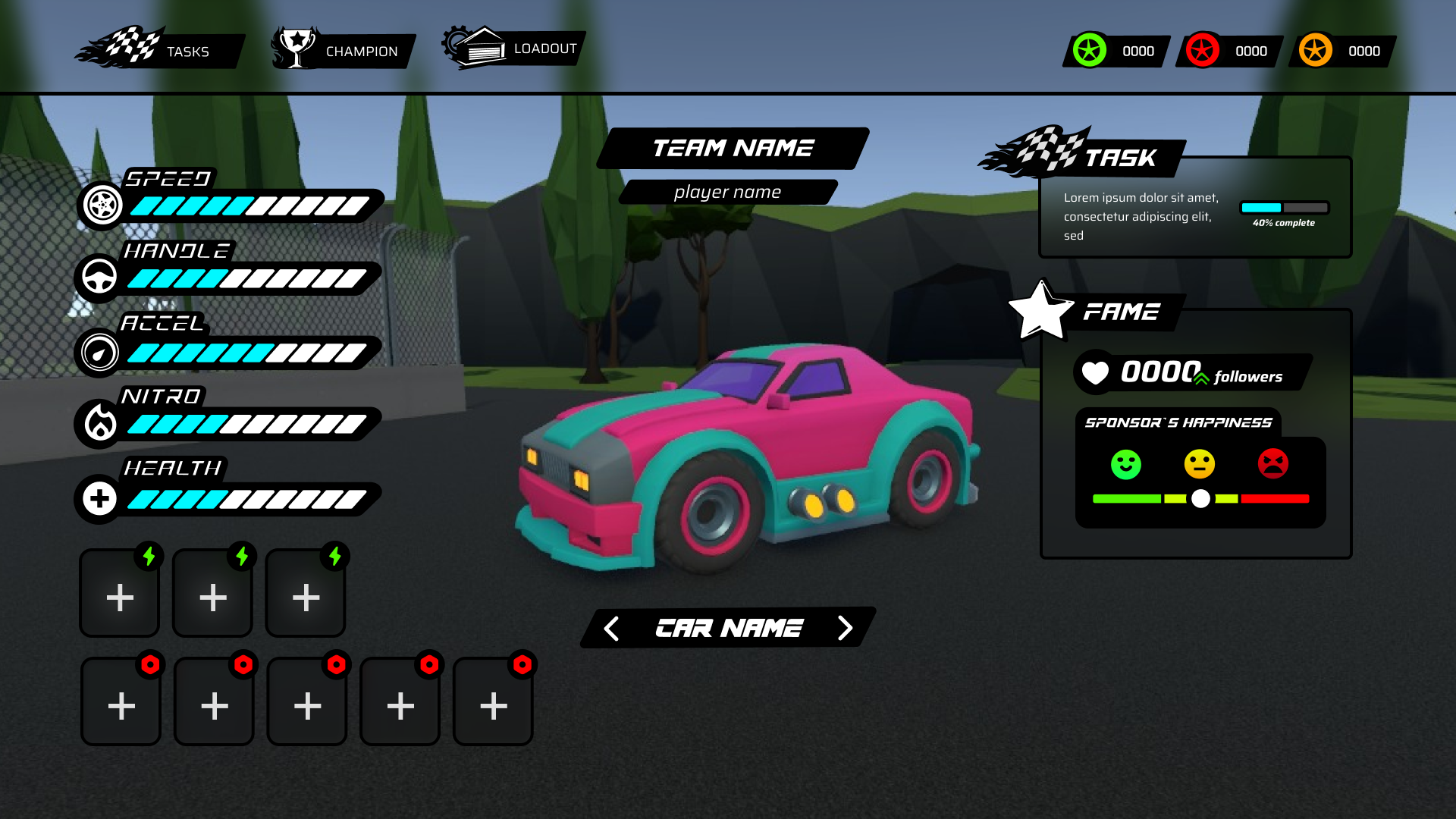Click the Speed tire icon
This screenshot has width=1456, height=819.
[102, 204]
